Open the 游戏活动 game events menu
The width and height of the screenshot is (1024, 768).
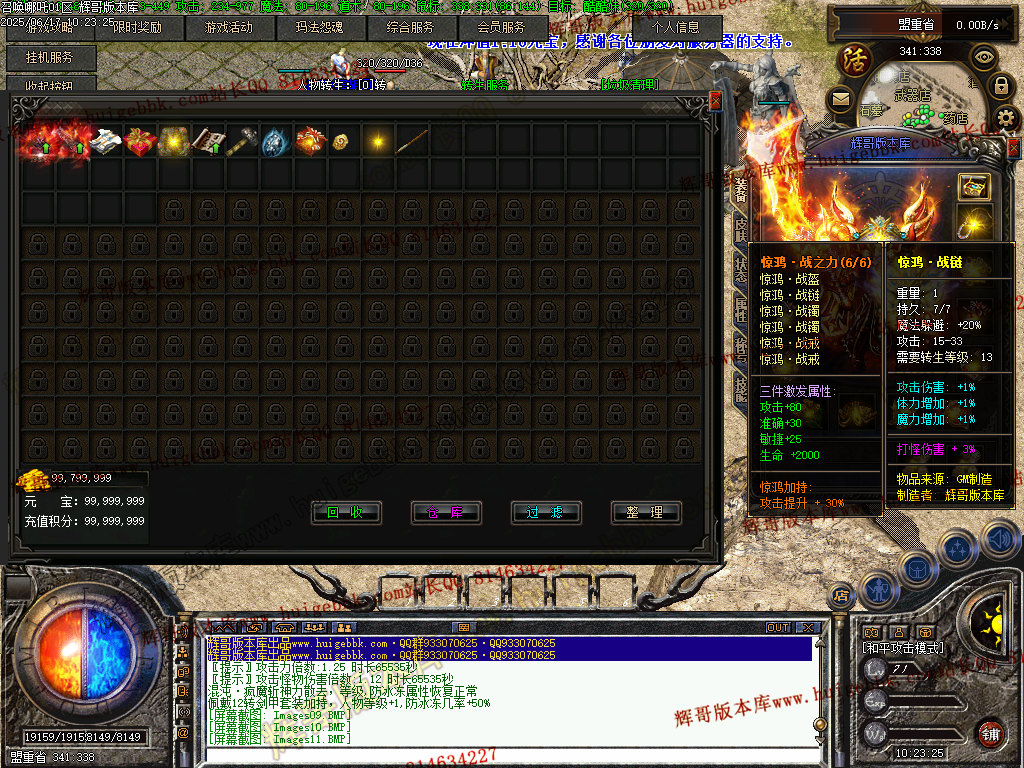pos(229,28)
